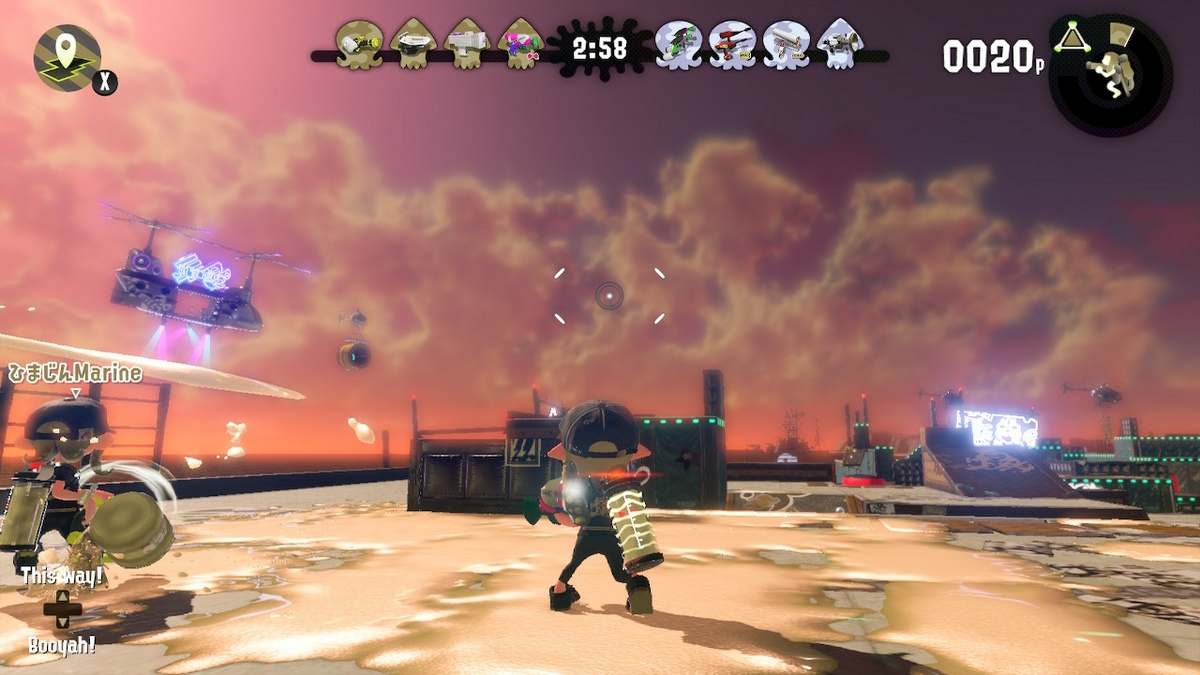
Task: Send the "Booyah!" signal
Action: pos(62,644)
